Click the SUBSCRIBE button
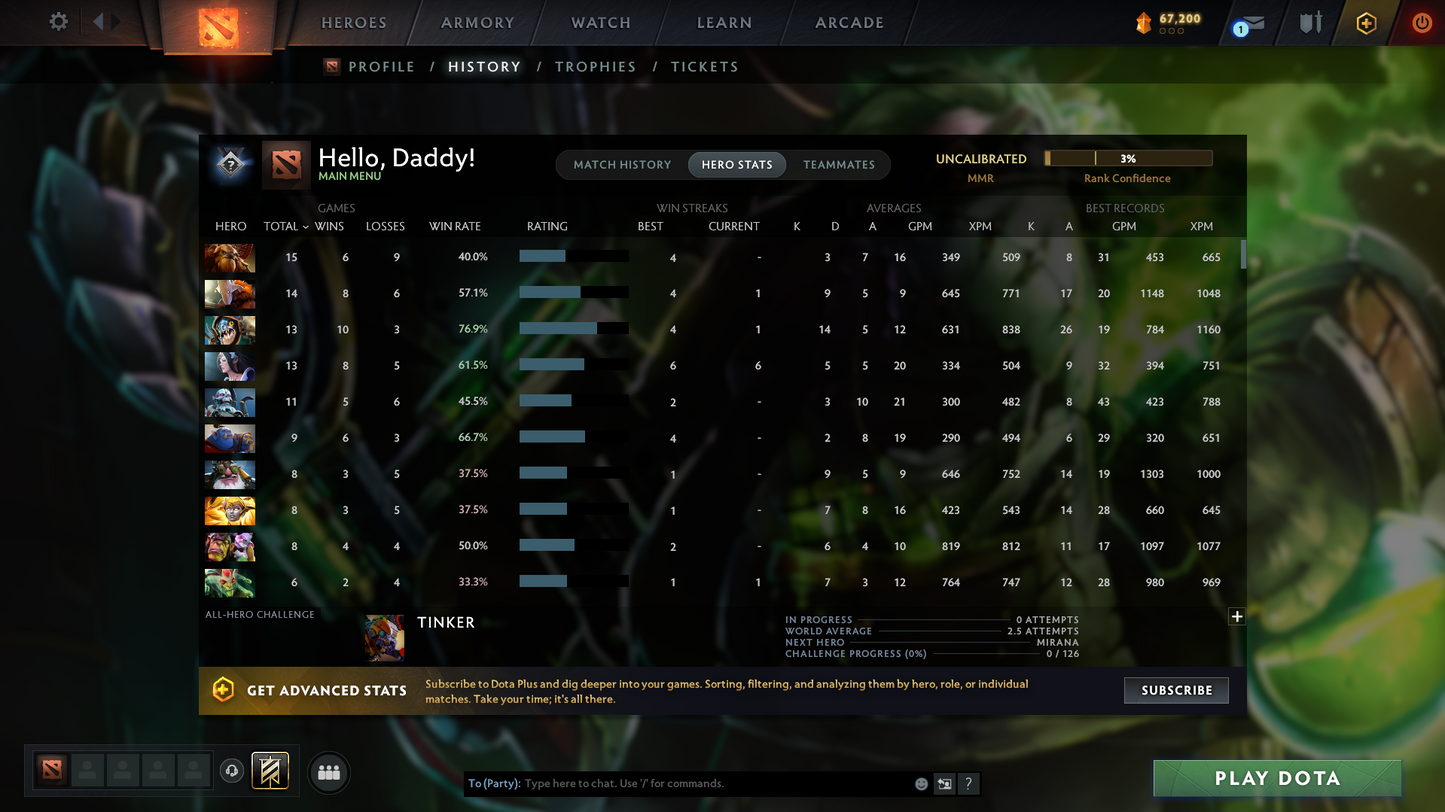This screenshot has height=812, width=1445. pyautogui.click(x=1176, y=690)
